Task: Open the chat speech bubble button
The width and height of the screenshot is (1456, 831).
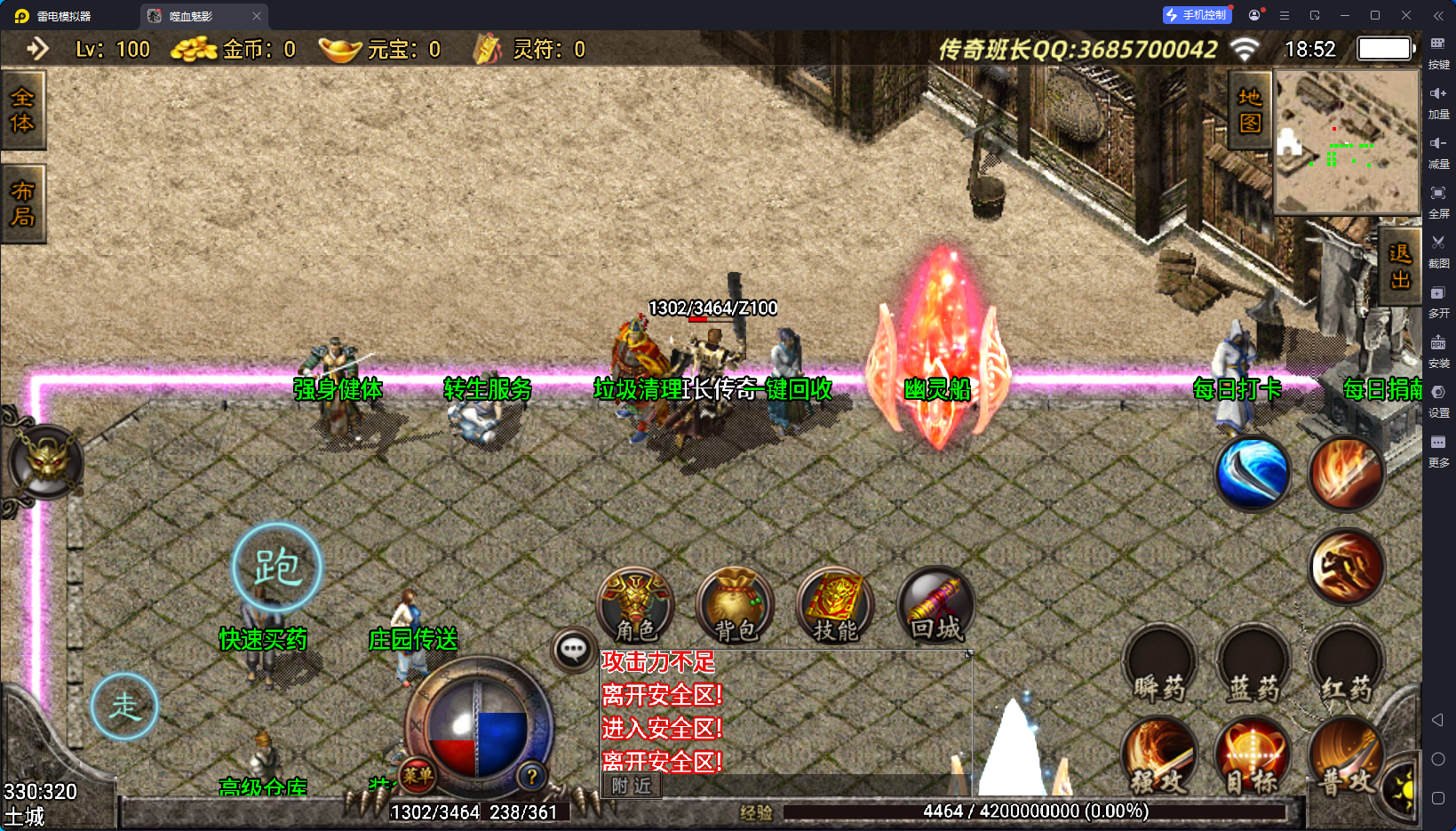Action: pyautogui.click(x=573, y=651)
